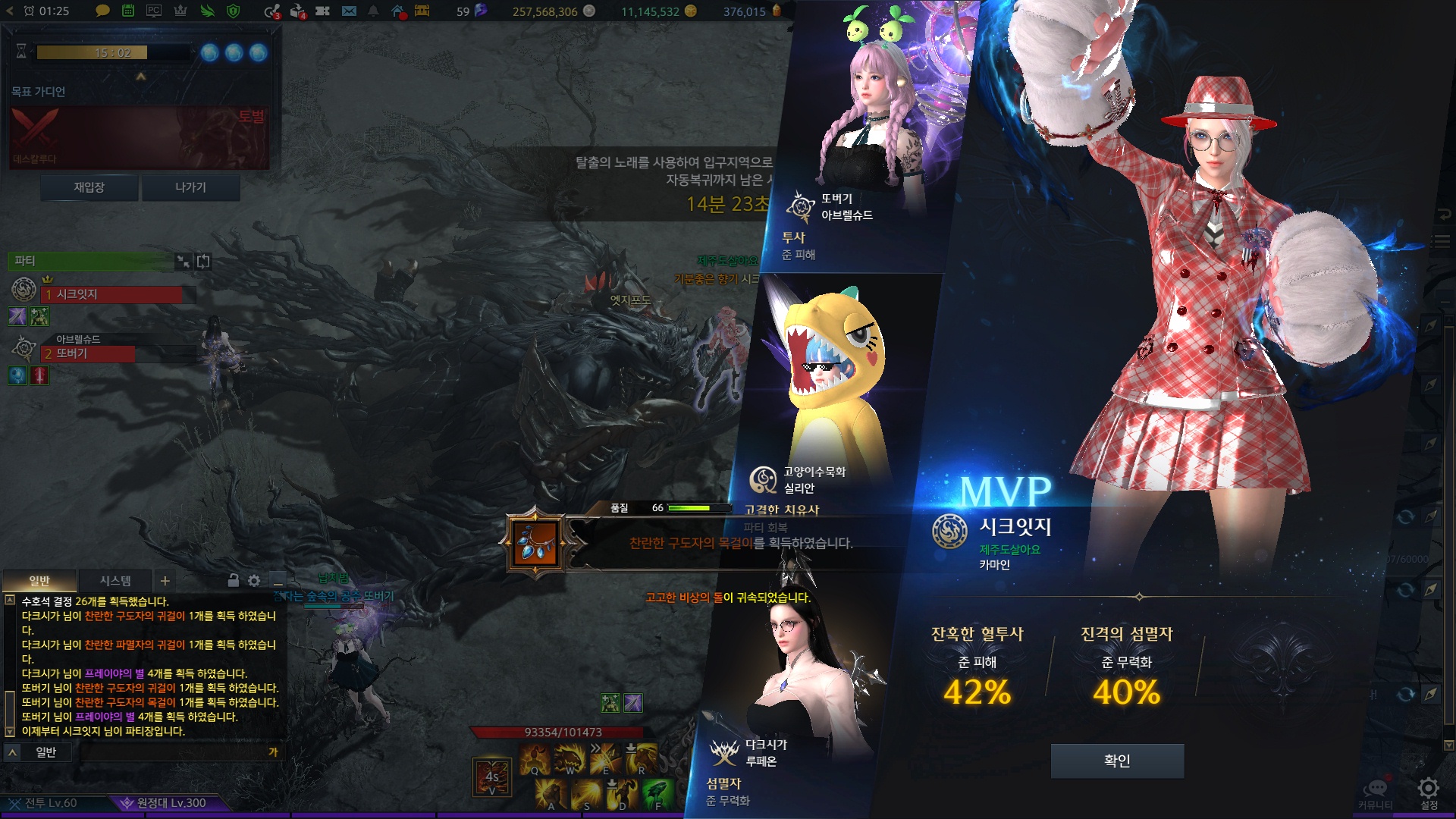Open the yellow speech bubble icon
This screenshot has width=1456, height=819.
(102, 11)
